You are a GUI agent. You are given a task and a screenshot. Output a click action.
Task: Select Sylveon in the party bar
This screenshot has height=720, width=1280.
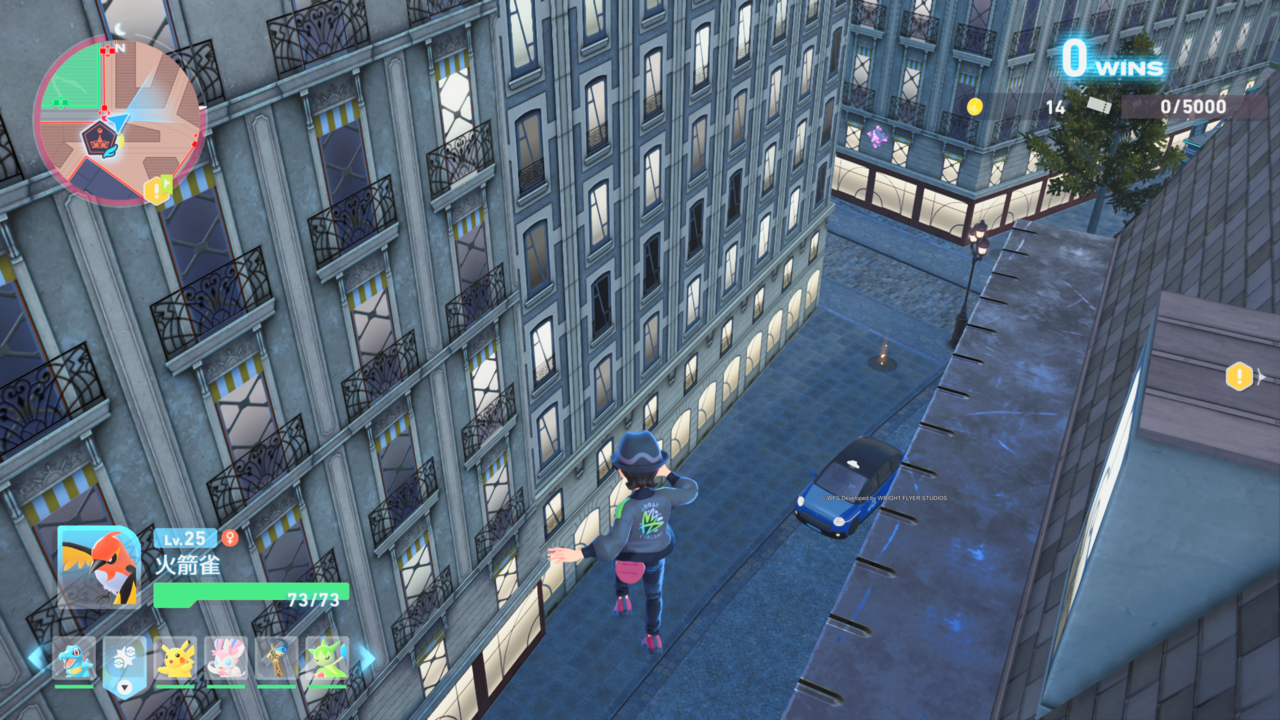[x=226, y=658]
